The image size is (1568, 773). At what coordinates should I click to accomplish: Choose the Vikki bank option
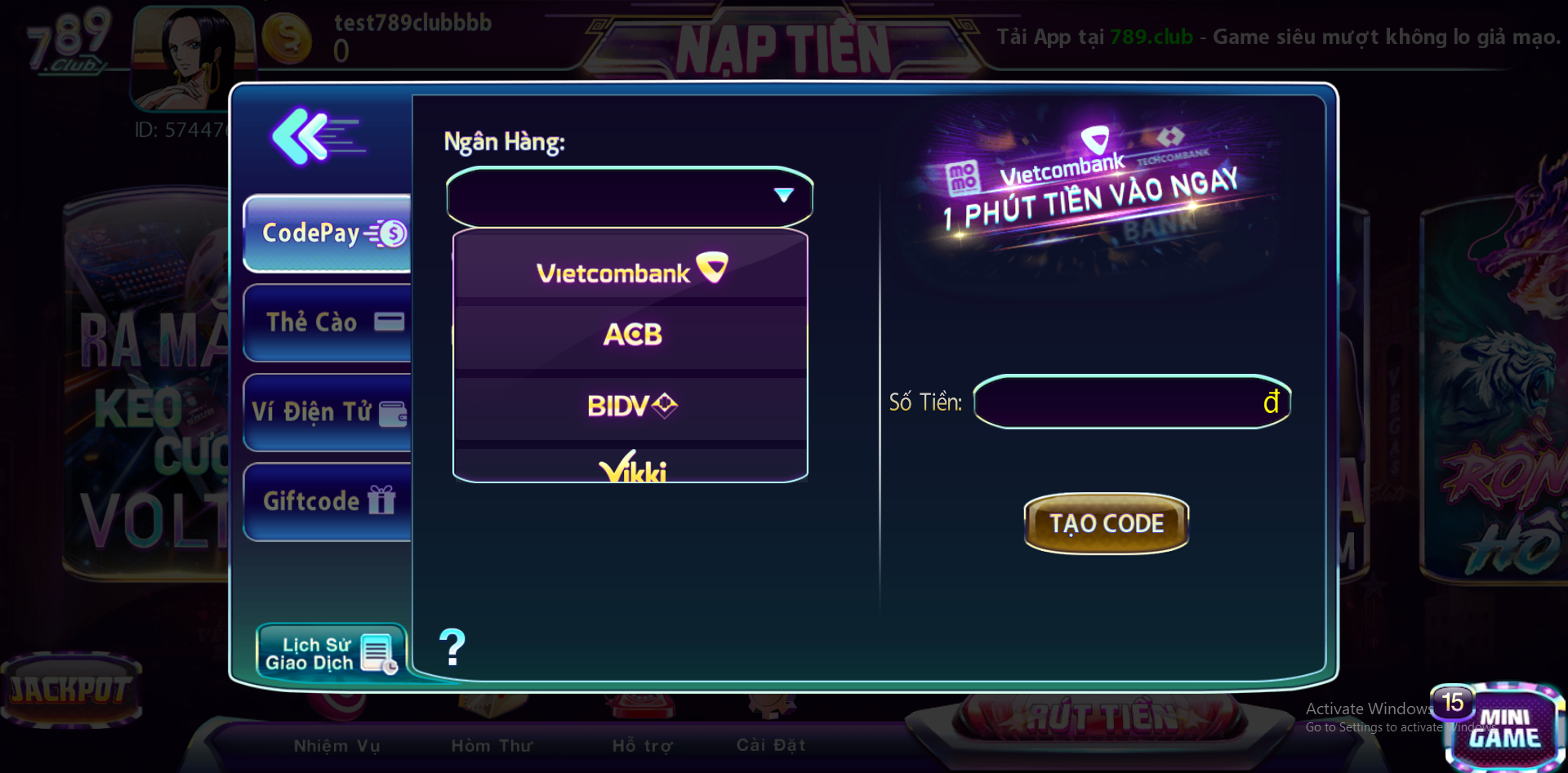tap(630, 468)
